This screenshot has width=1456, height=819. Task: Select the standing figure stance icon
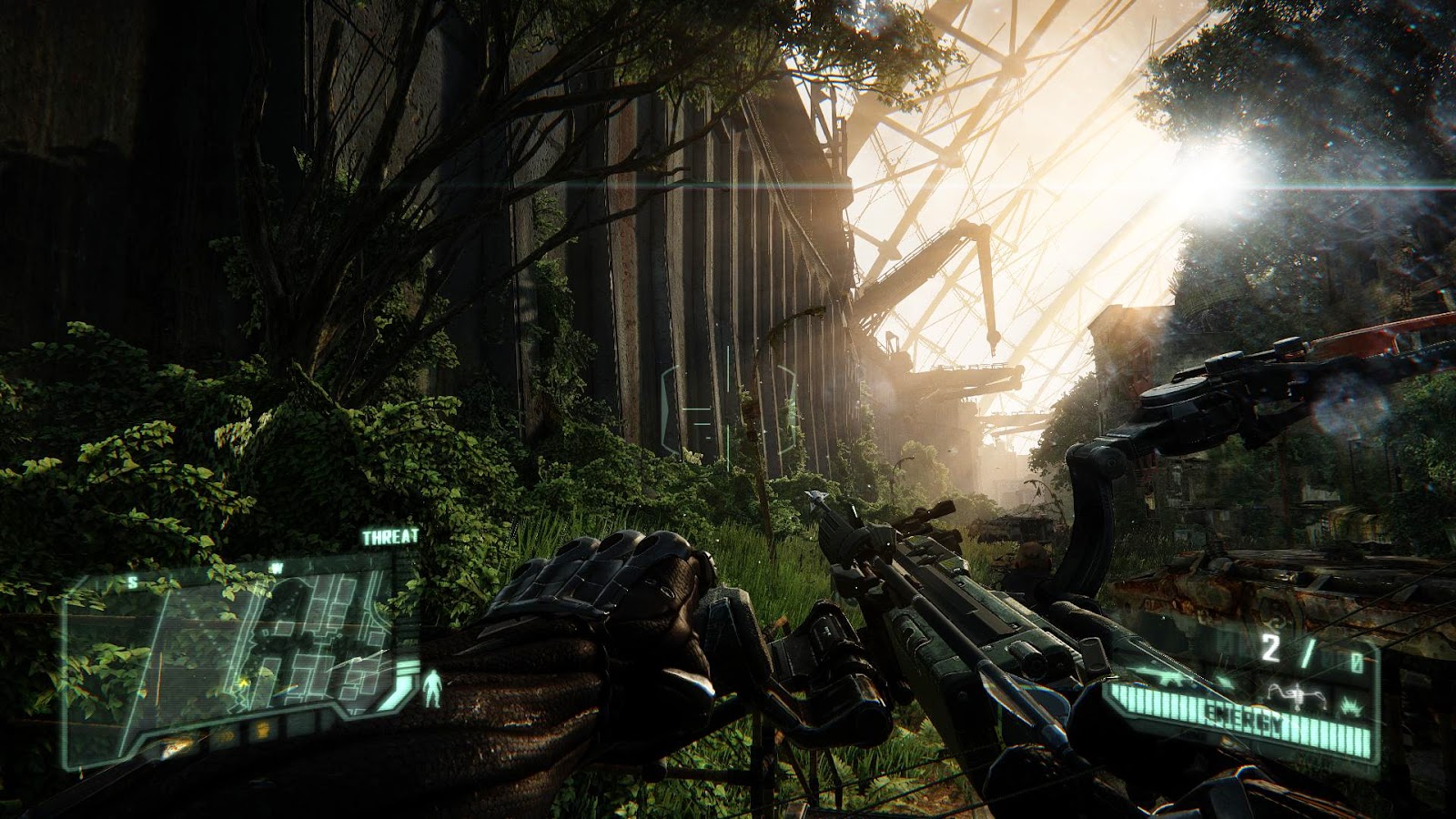pos(434,688)
